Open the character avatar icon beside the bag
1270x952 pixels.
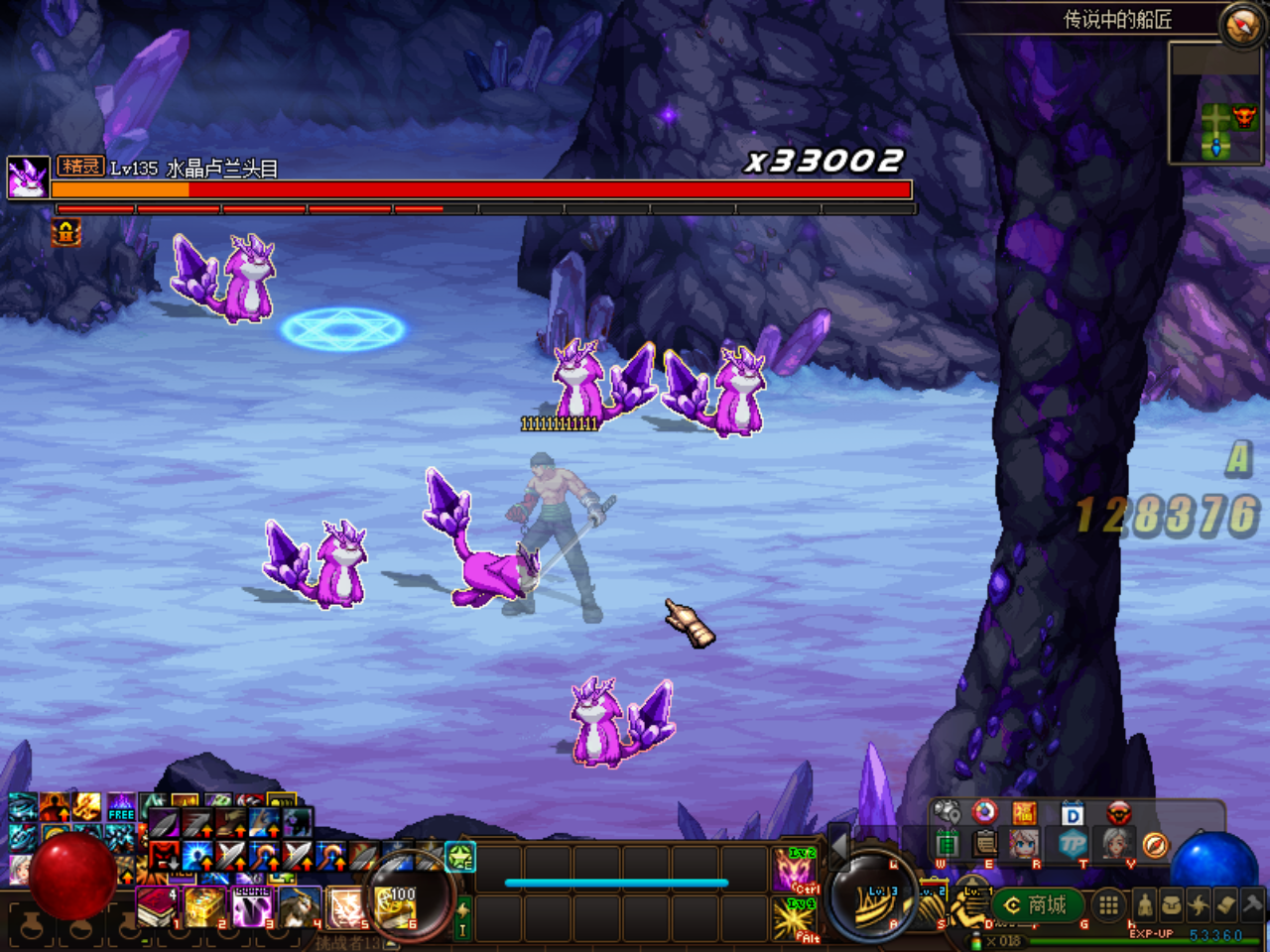[1145, 905]
